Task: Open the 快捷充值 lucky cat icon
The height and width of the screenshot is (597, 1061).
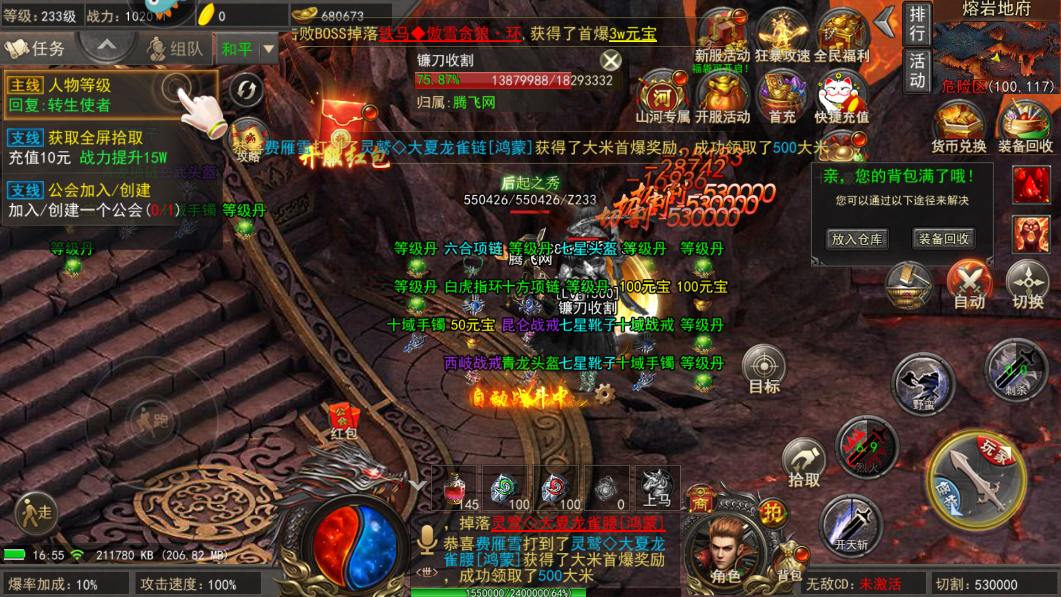Action: (842, 98)
